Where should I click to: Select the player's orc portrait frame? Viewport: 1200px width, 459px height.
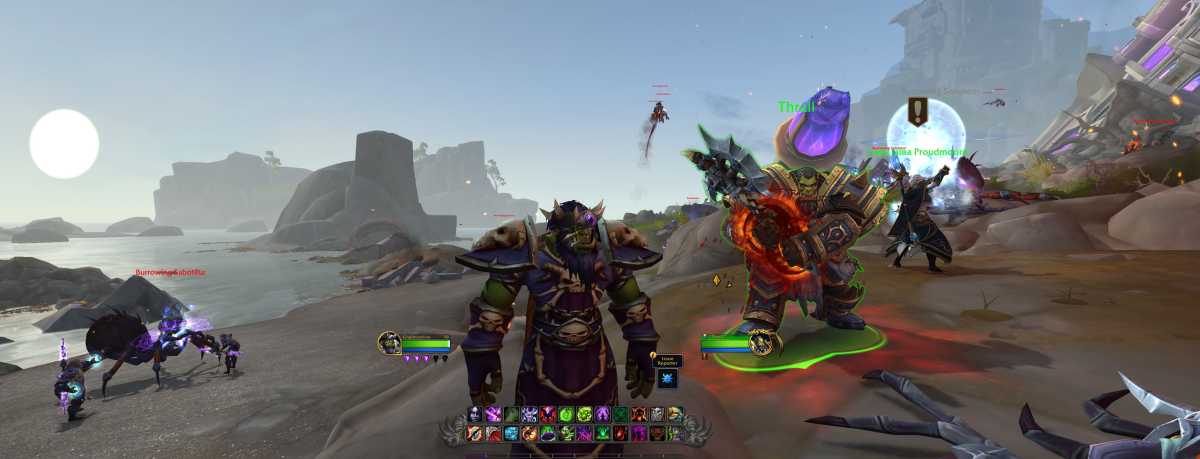(x=389, y=343)
